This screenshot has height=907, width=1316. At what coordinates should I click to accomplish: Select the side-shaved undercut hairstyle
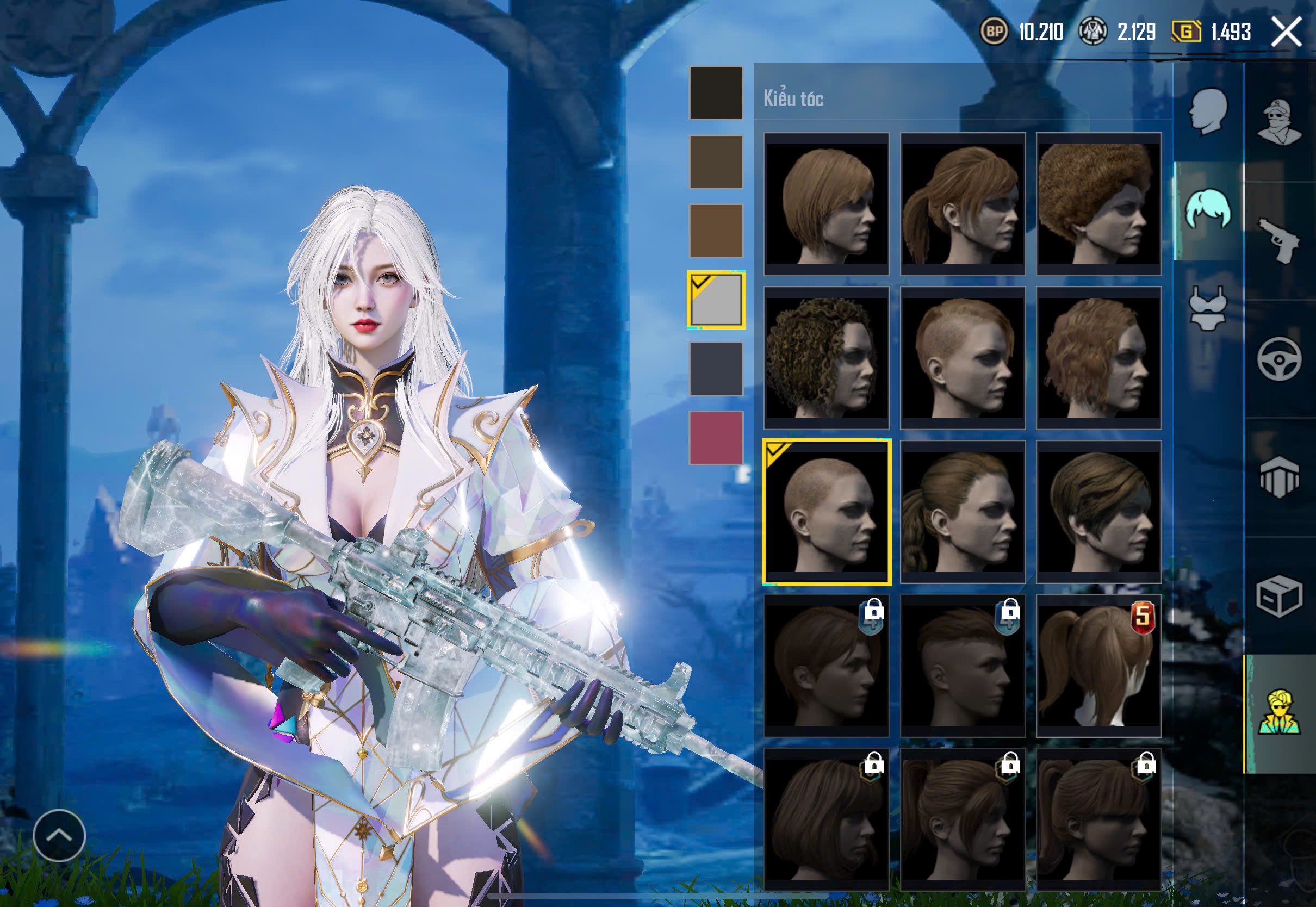tap(962, 357)
